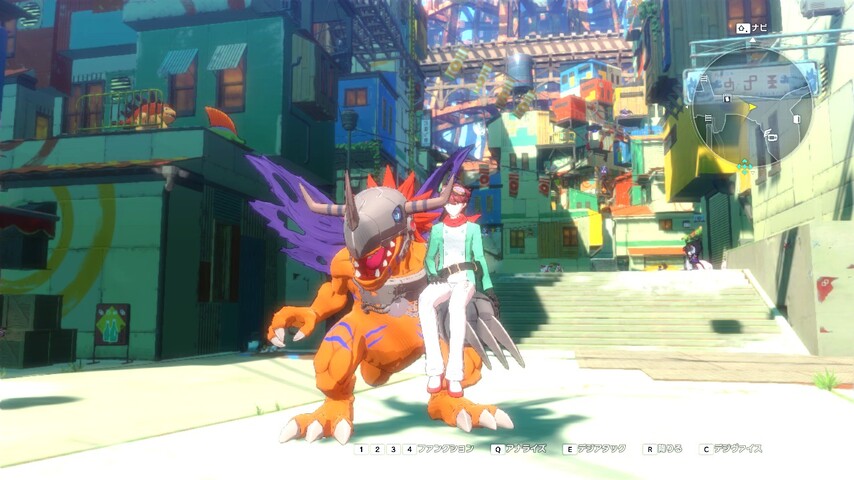Select the teal diamond marker on minimap edge
The height and width of the screenshot is (480, 854).
tap(744, 167)
